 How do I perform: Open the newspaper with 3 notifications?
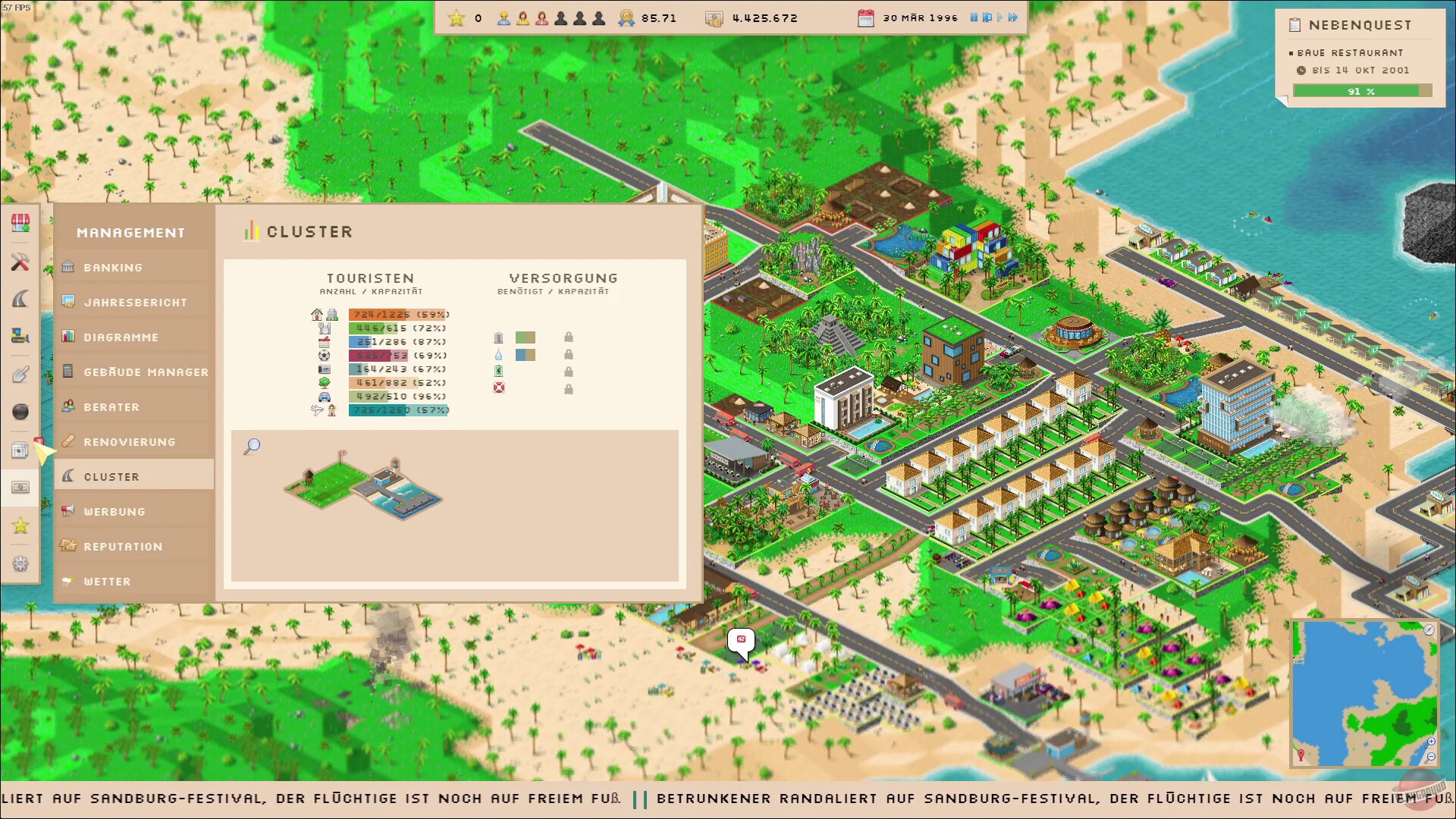point(20,450)
